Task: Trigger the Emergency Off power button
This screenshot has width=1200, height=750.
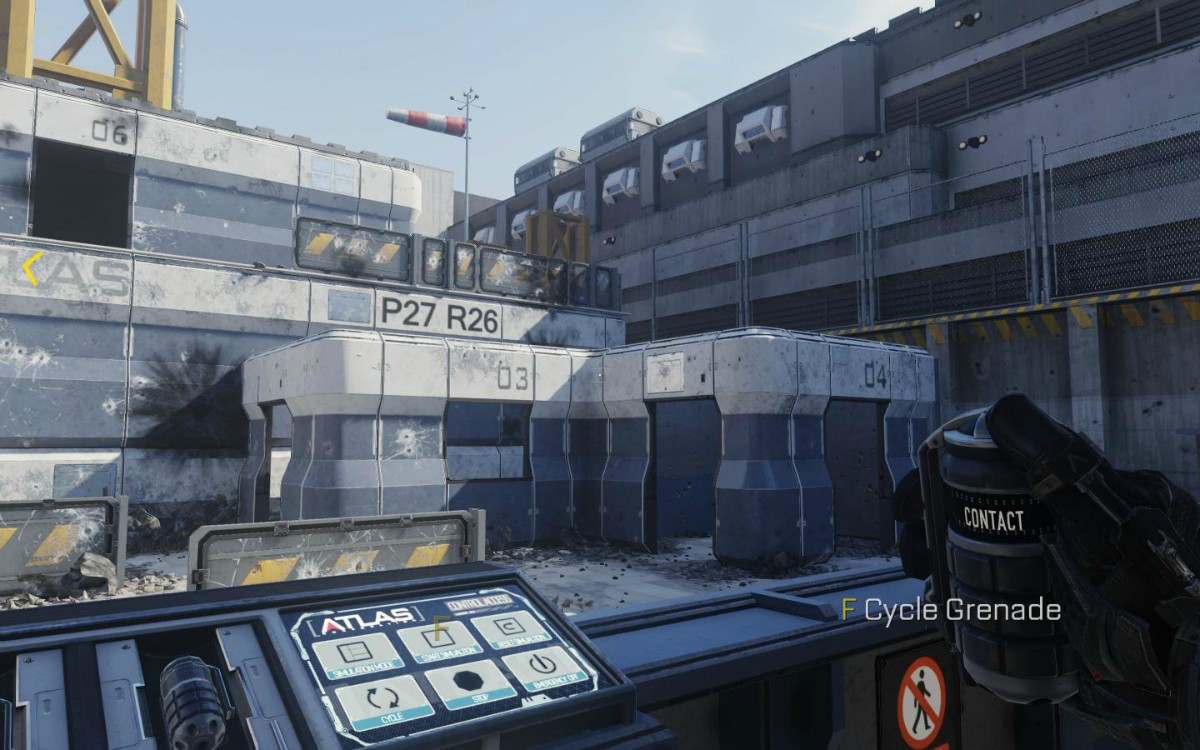Action: click(545, 667)
